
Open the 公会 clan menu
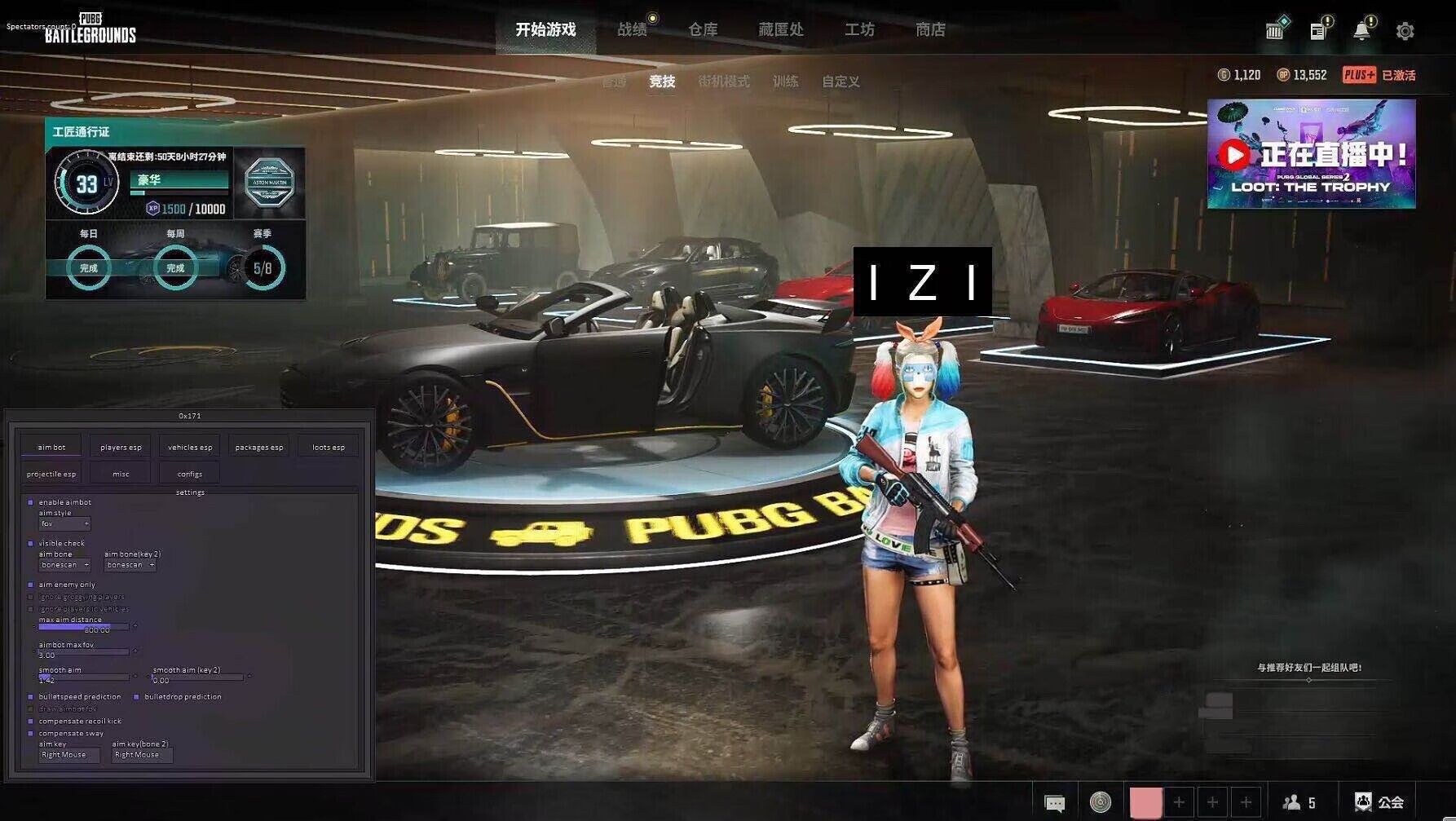click(x=1379, y=803)
